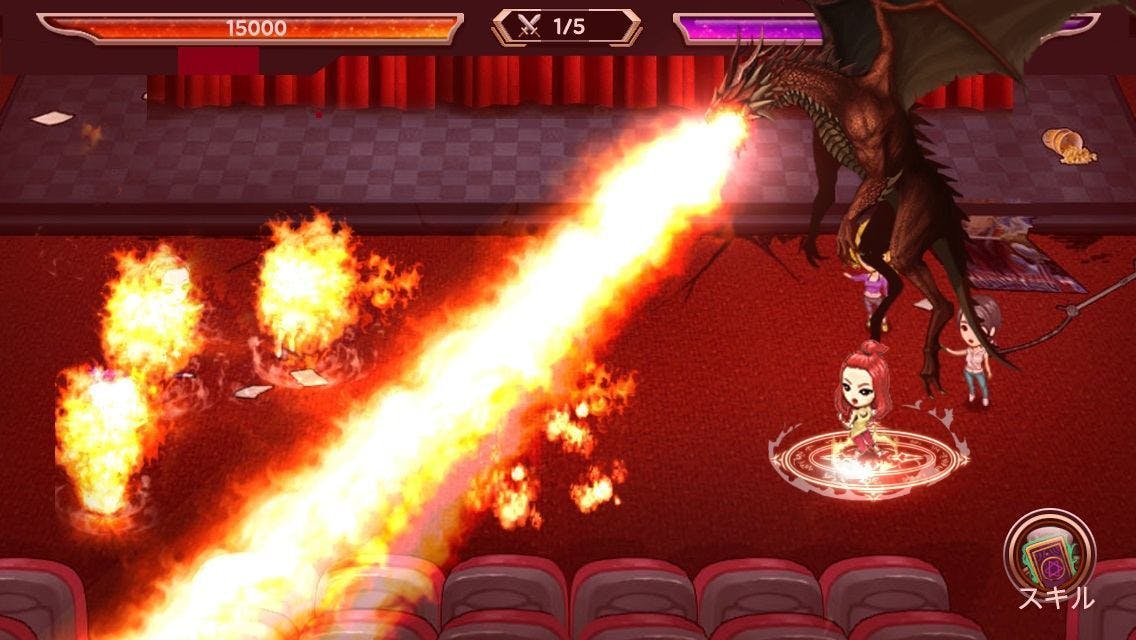1136x640 pixels.
Task: Activate the スキル skill button
Action: point(1050,555)
